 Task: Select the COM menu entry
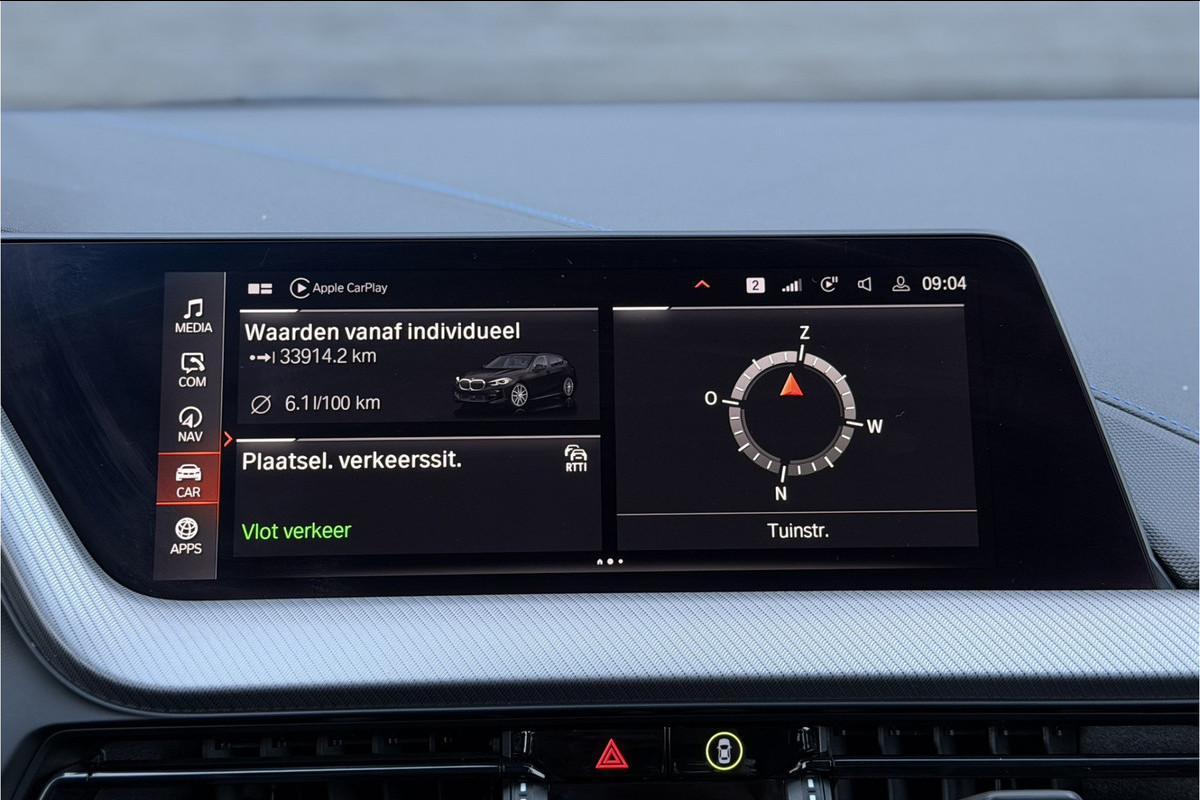(192, 370)
